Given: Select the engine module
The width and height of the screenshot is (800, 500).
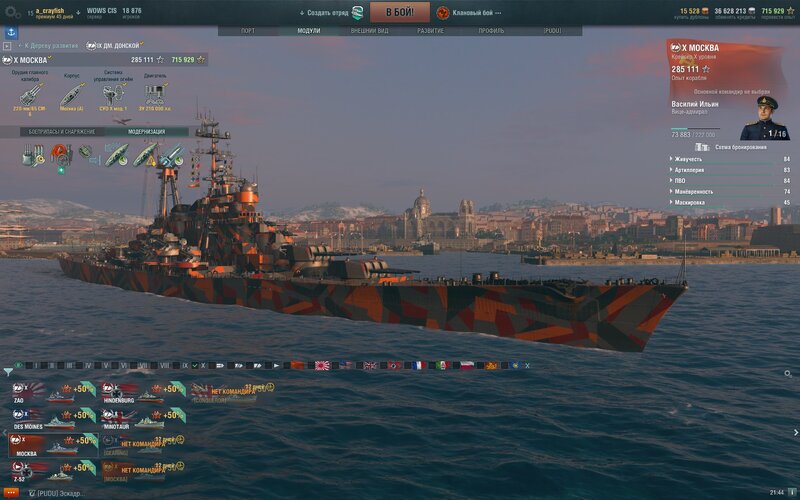Looking at the screenshot, I should pos(155,96).
